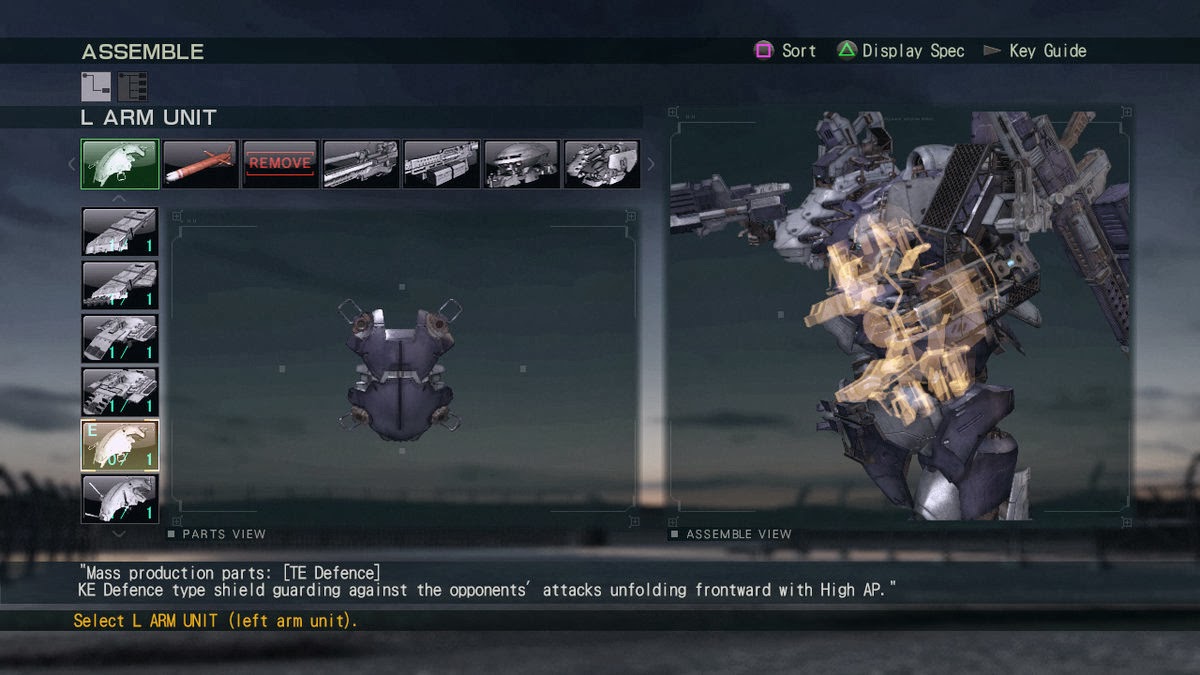This screenshot has height=675, width=1200.
Task: Open the dome-shaped part category
Action: coord(521,164)
